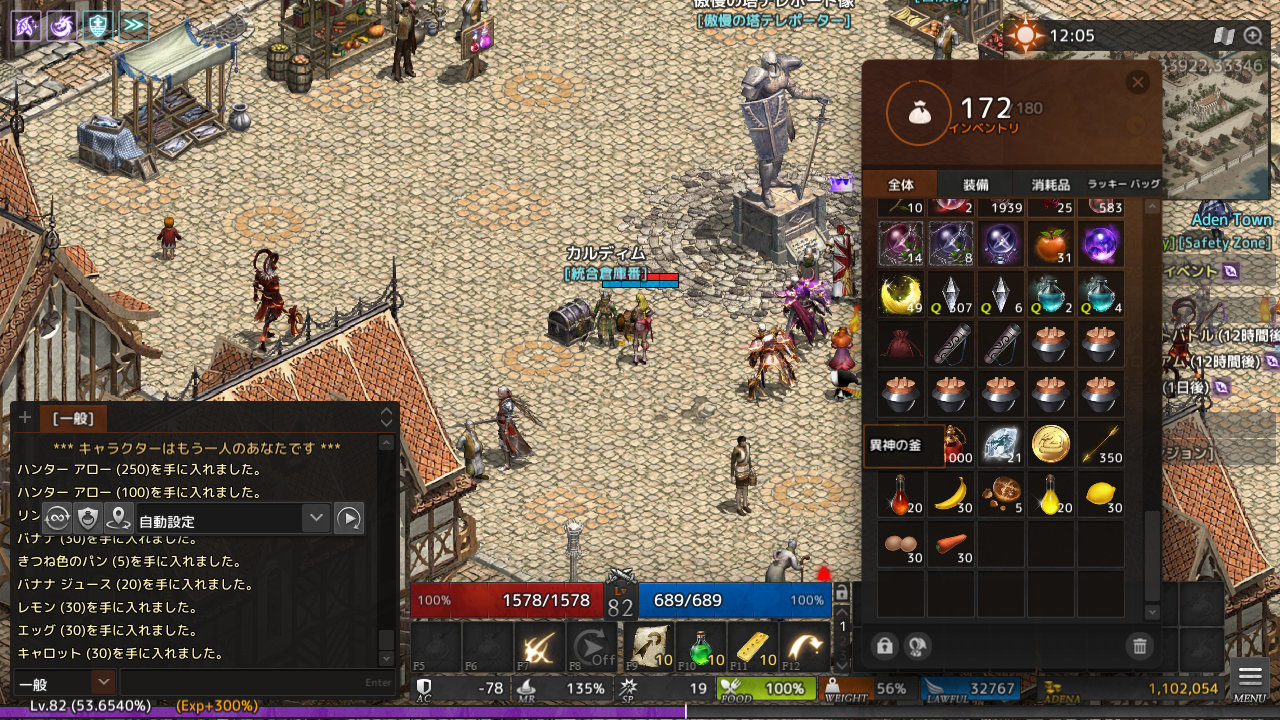Image resolution: width=1280 pixels, height=720 pixels.
Task: Open the MENU hamburger button
Action: (1249, 678)
